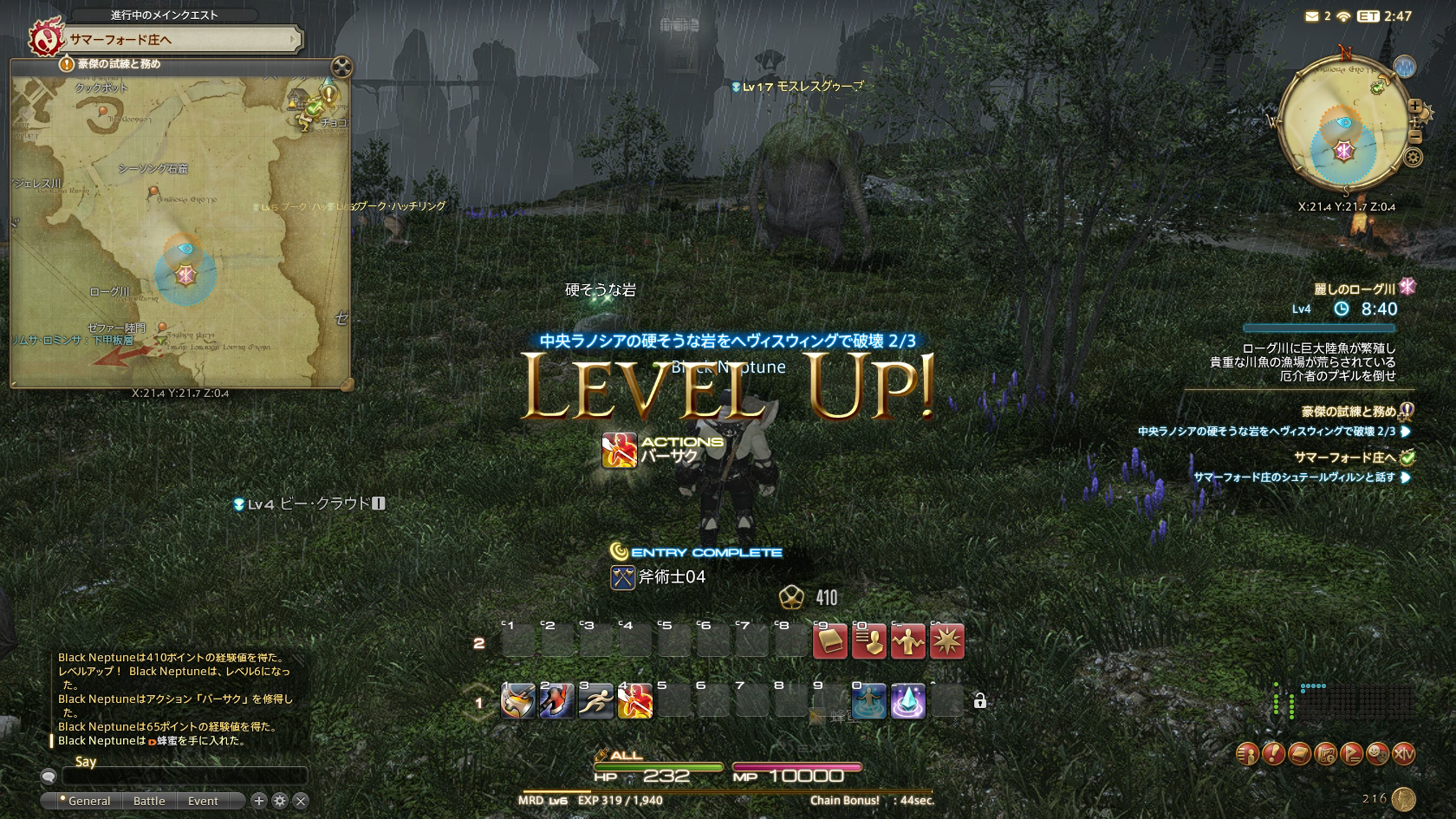Open the XIV system menu icon
The width and height of the screenshot is (1456, 819).
tap(1403, 754)
